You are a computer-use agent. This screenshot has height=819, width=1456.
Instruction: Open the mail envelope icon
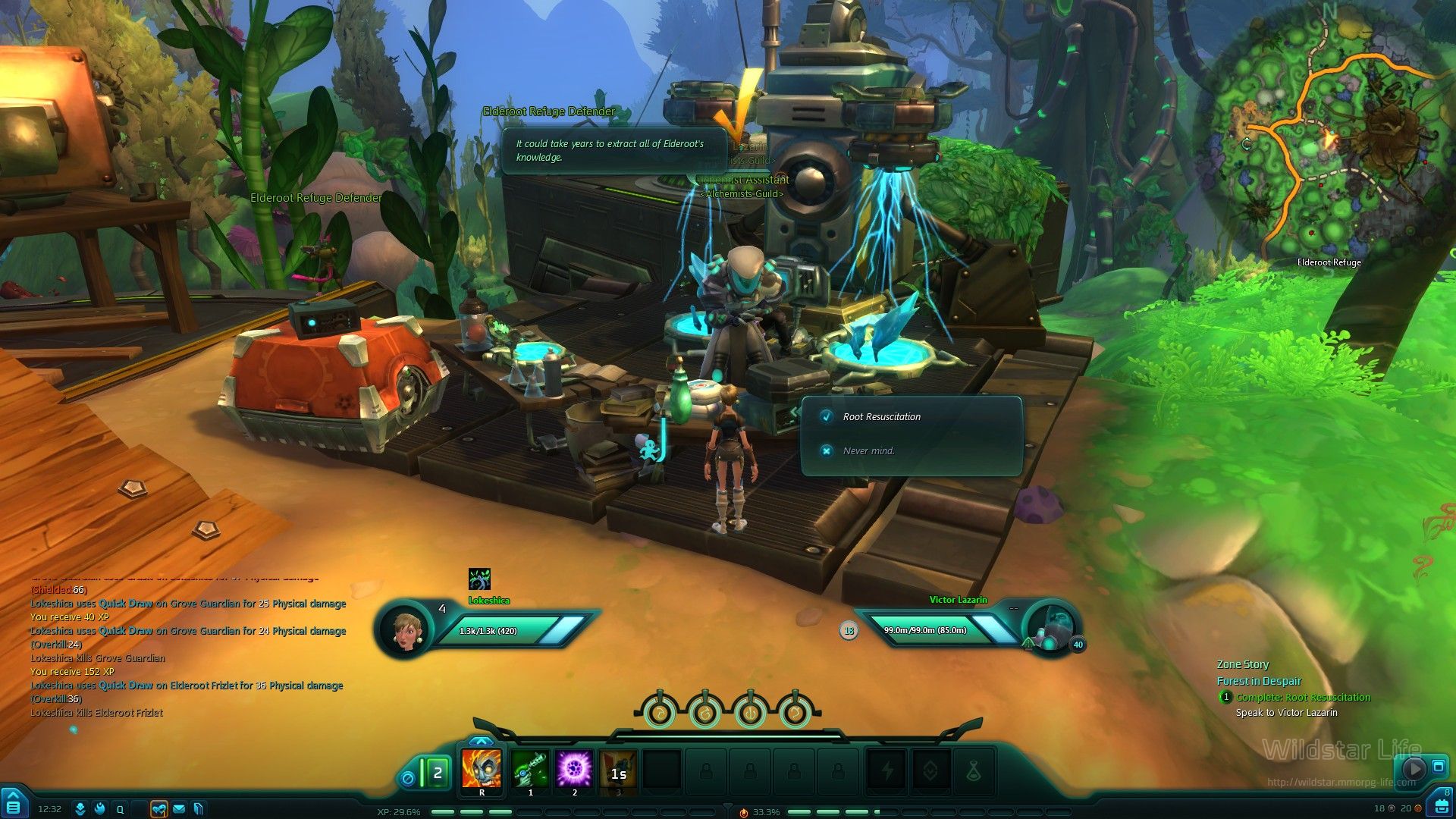tap(179, 809)
